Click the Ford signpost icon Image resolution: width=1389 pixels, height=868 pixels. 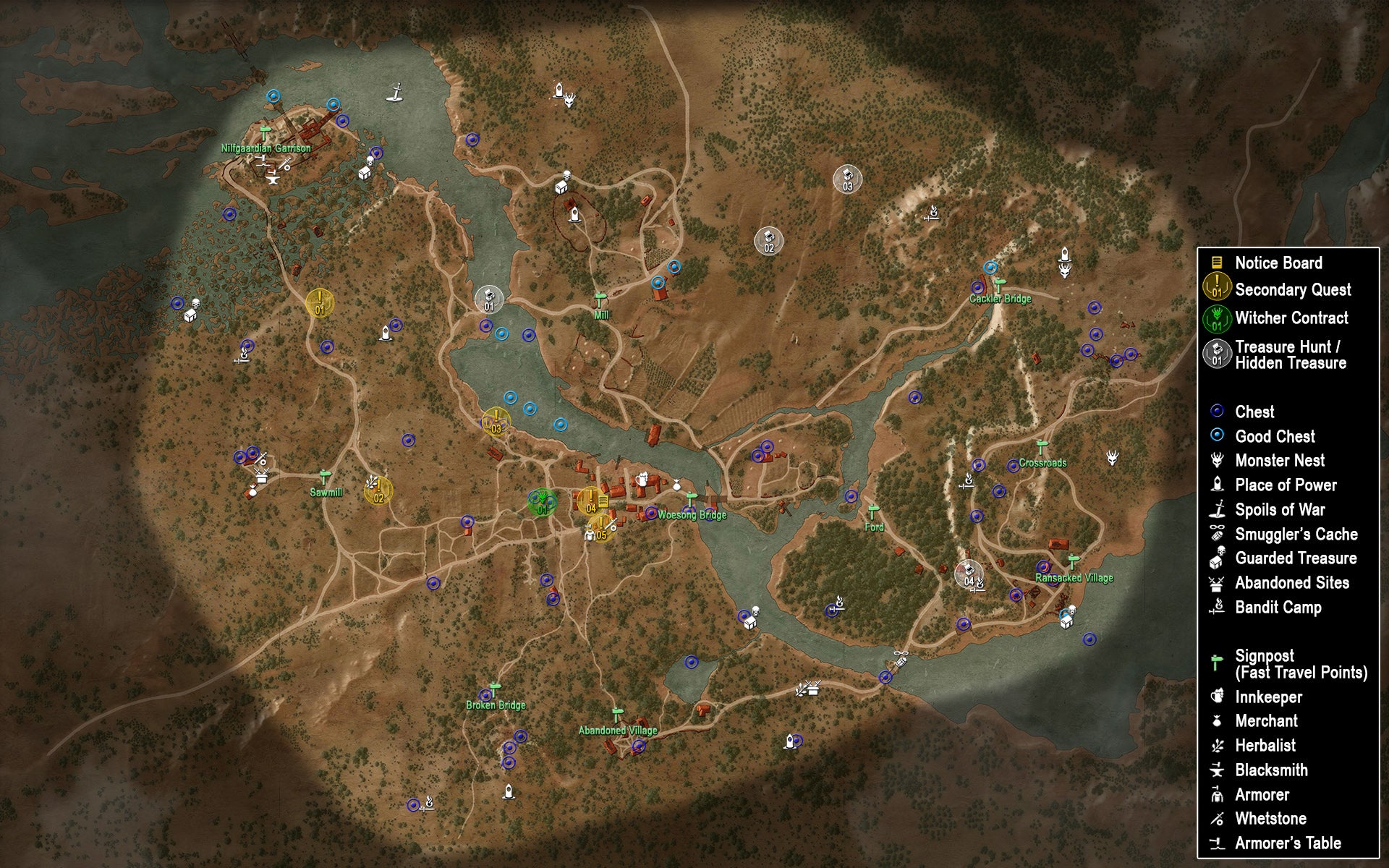[x=873, y=511]
